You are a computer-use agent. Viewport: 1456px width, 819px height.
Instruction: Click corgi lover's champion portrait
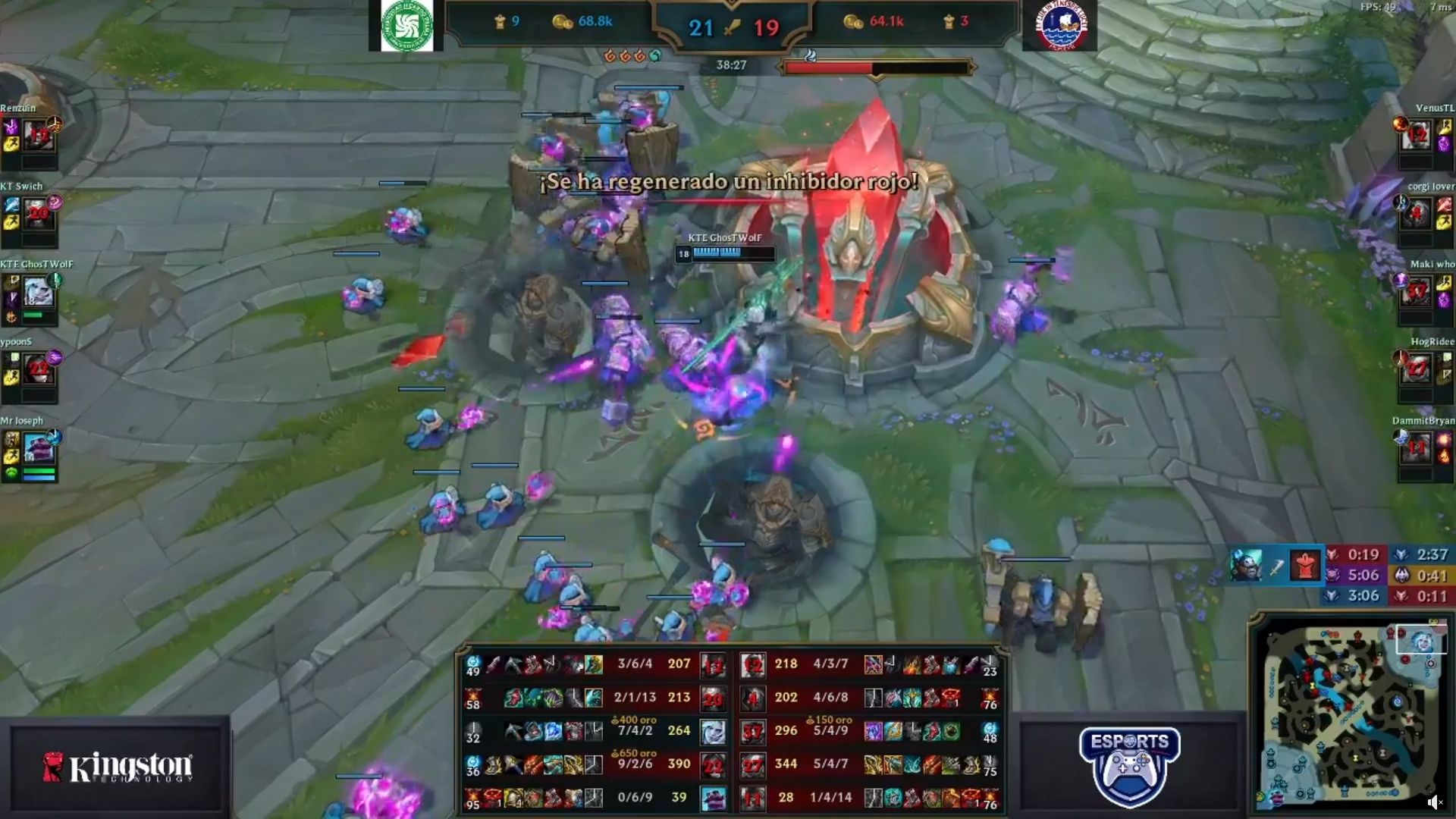coord(1416,214)
